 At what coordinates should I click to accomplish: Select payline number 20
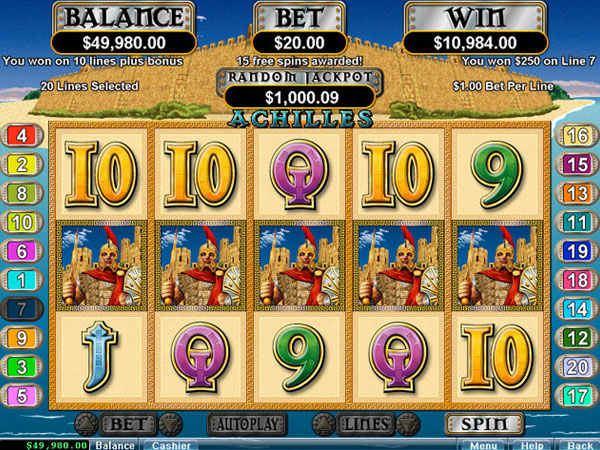[x=577, y=368]
